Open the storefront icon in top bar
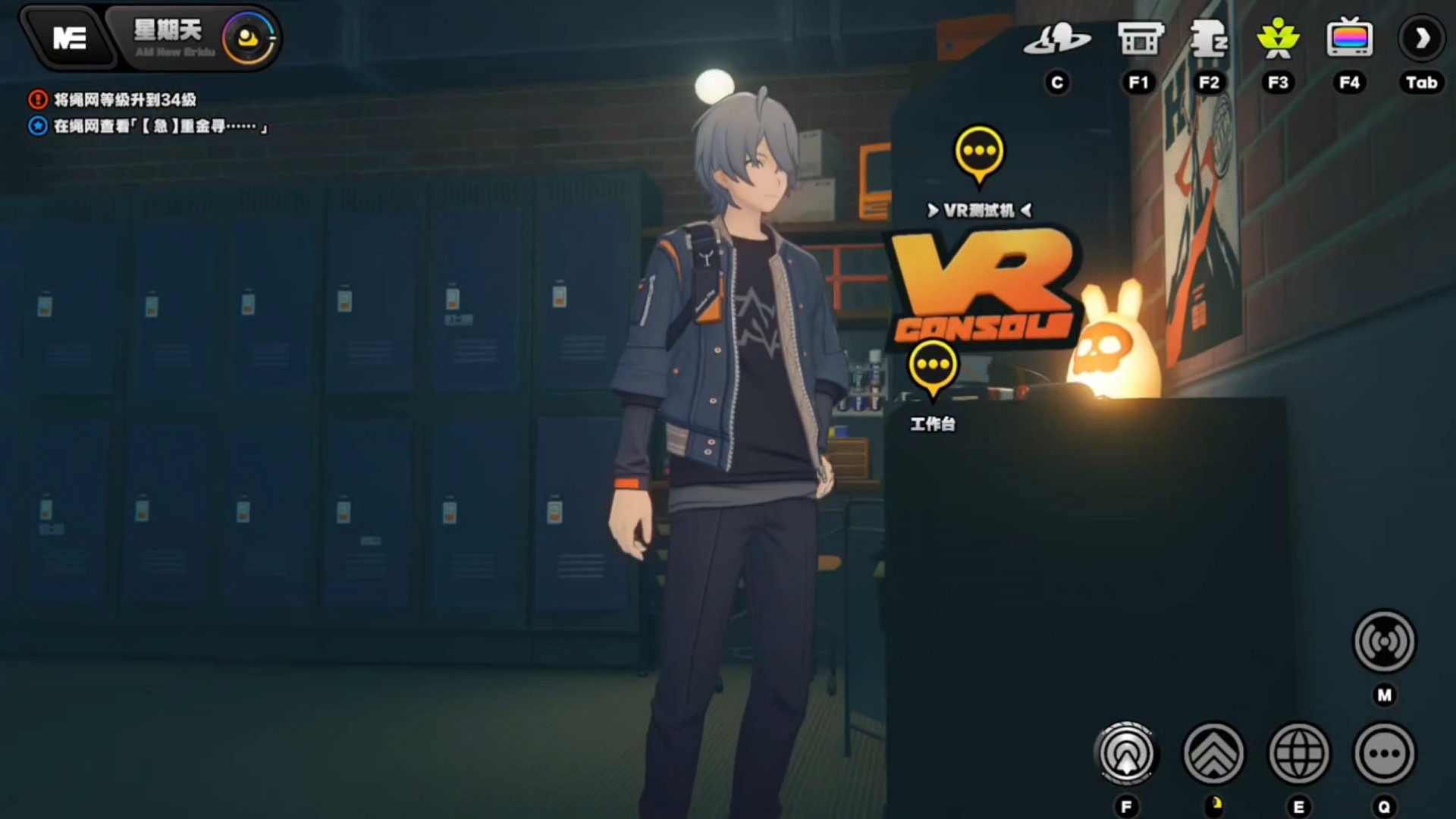 coord(1139,39)
